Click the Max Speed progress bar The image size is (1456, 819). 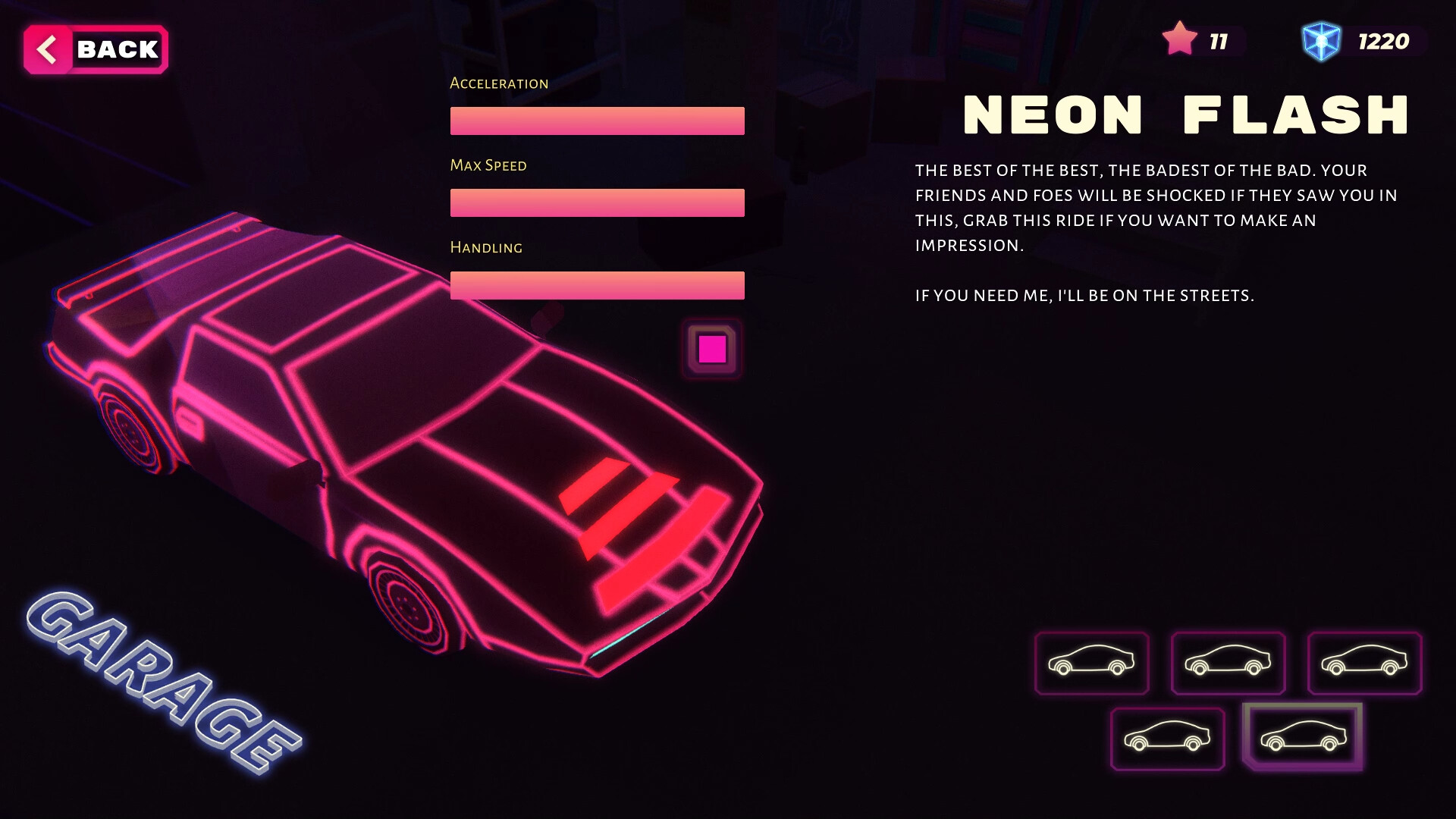click(596, 202)
